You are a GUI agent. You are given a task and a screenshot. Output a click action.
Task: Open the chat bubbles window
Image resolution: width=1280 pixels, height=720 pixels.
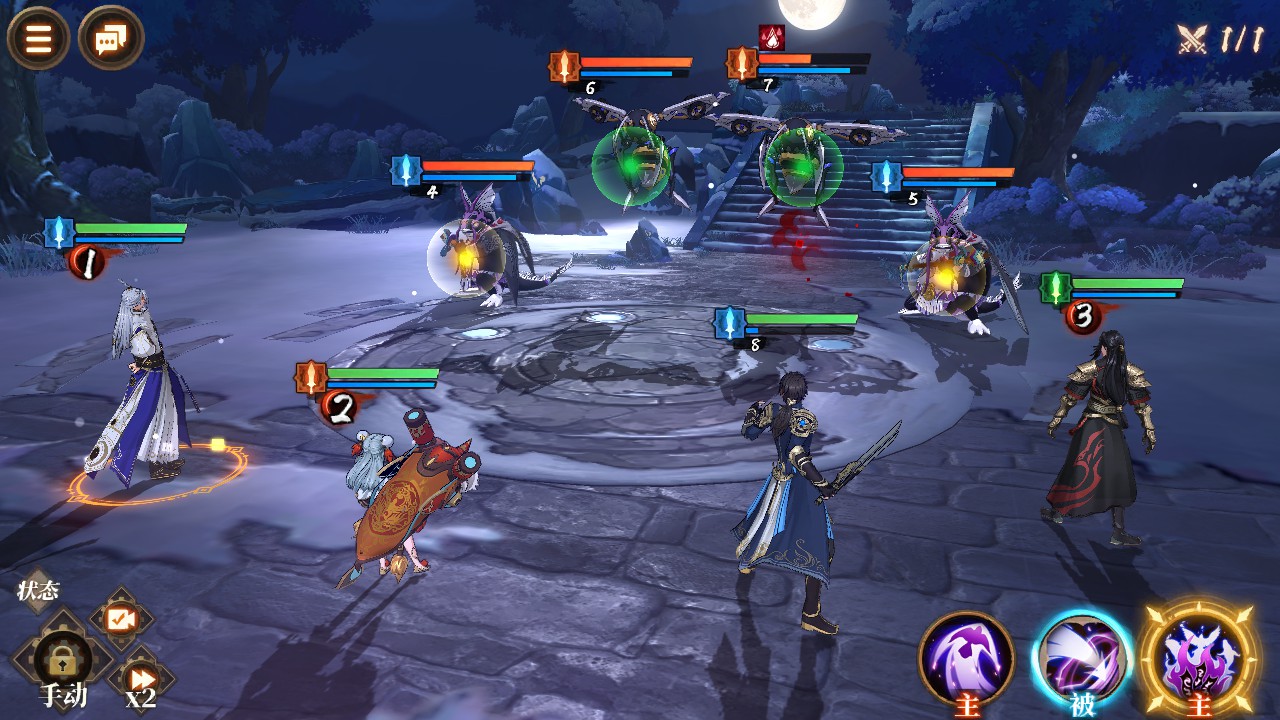110,39
